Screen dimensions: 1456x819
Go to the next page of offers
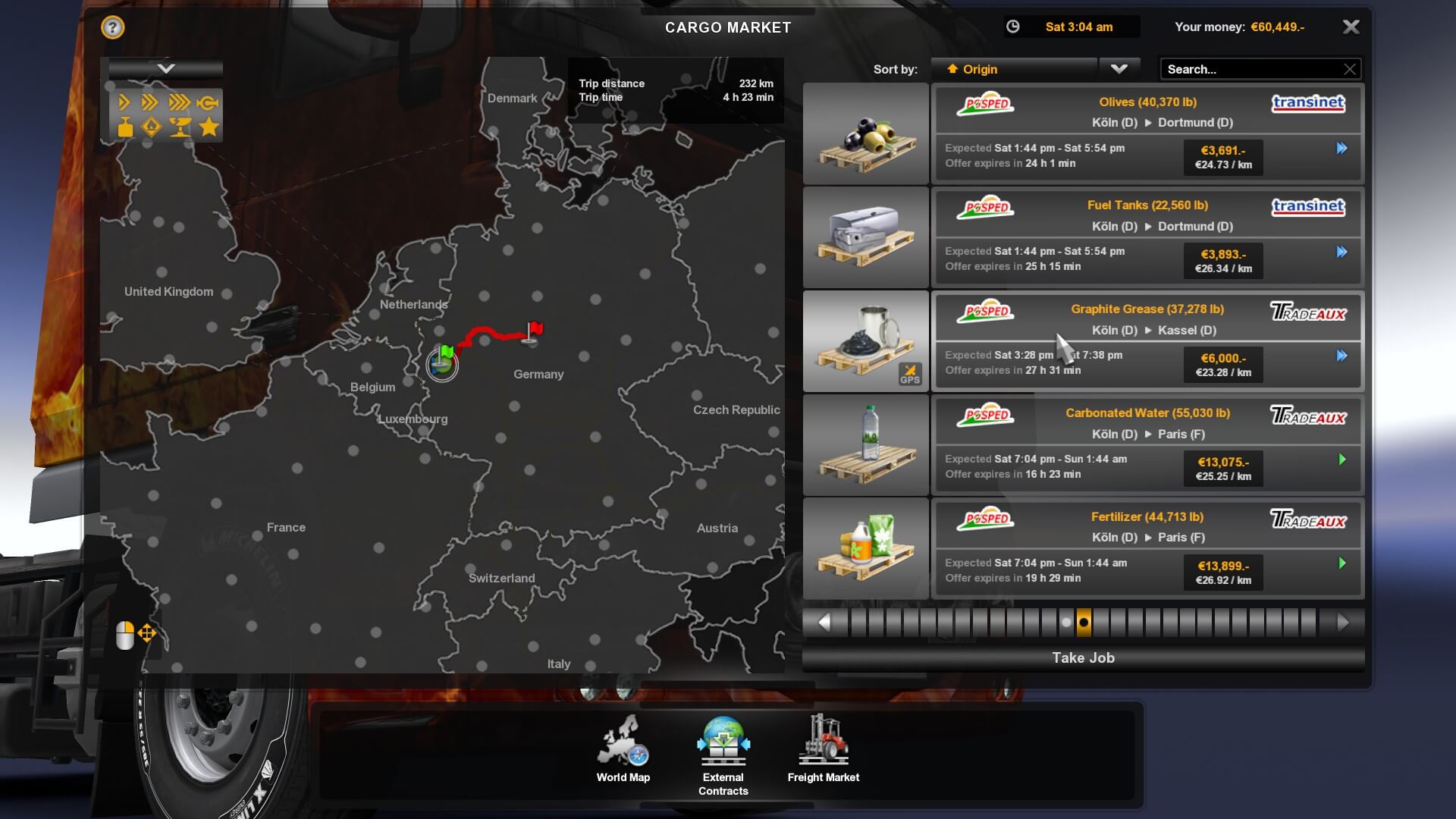point(1343,623)
